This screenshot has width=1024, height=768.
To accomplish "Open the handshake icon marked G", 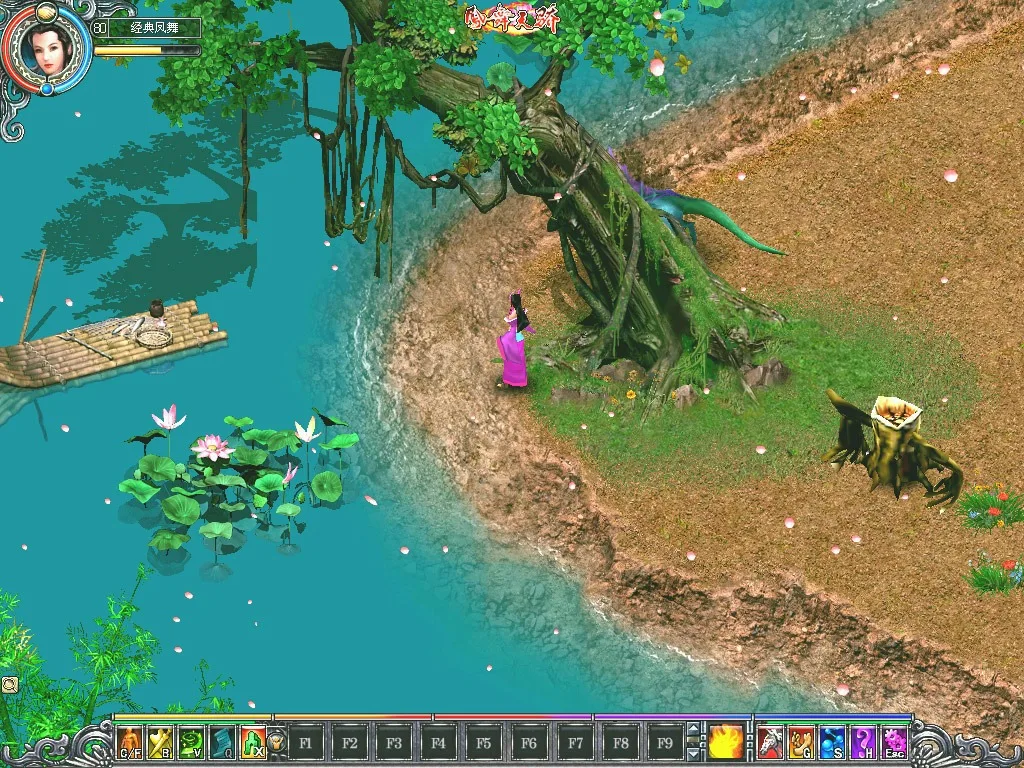I will point(800,742).
